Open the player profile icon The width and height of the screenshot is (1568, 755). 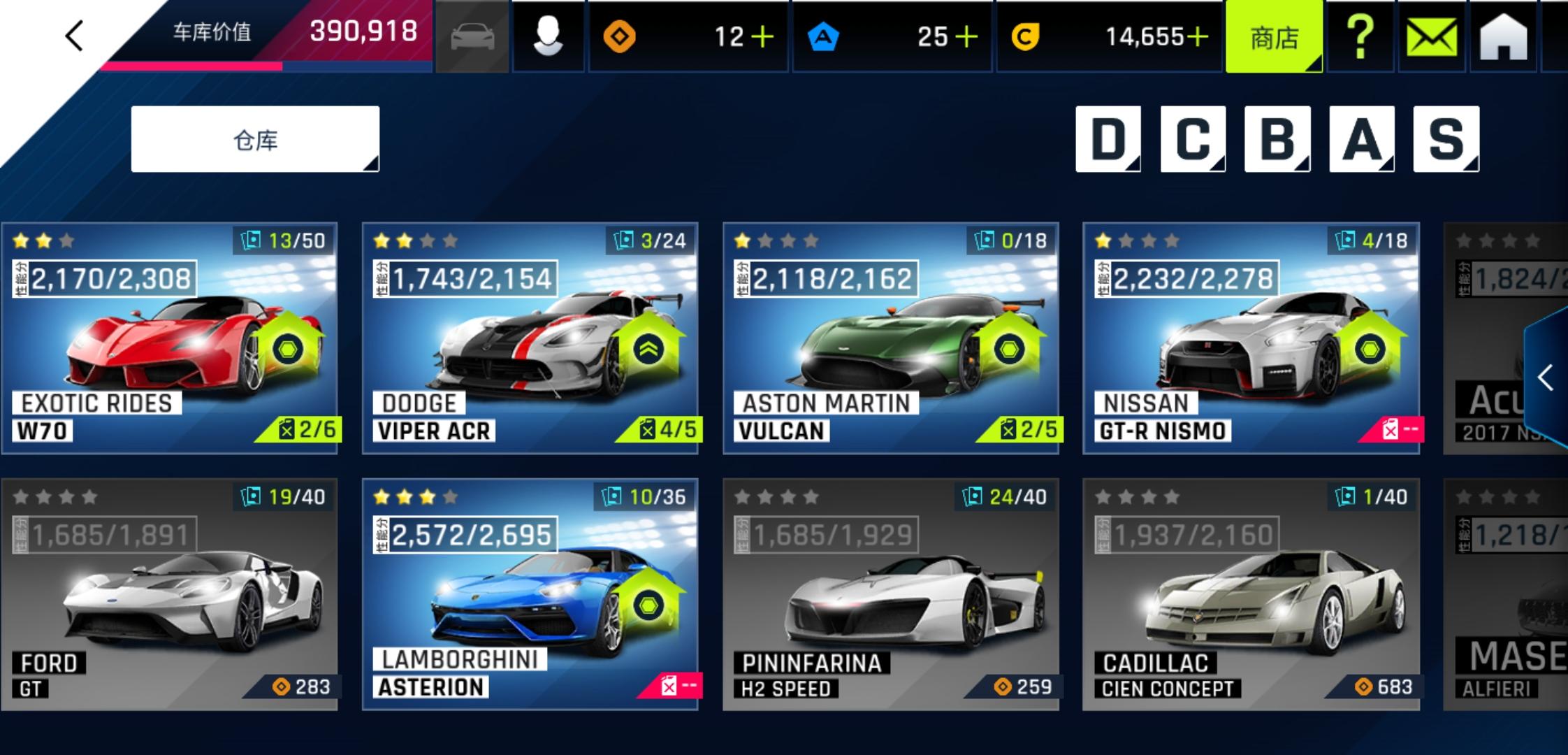click(548, 37)
